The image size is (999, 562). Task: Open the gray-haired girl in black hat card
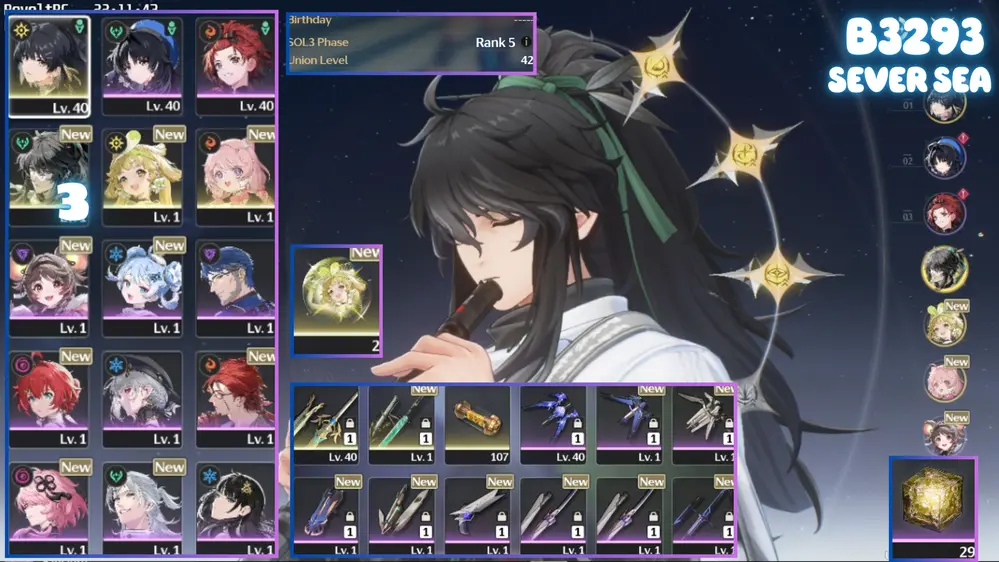coord(143,398)
